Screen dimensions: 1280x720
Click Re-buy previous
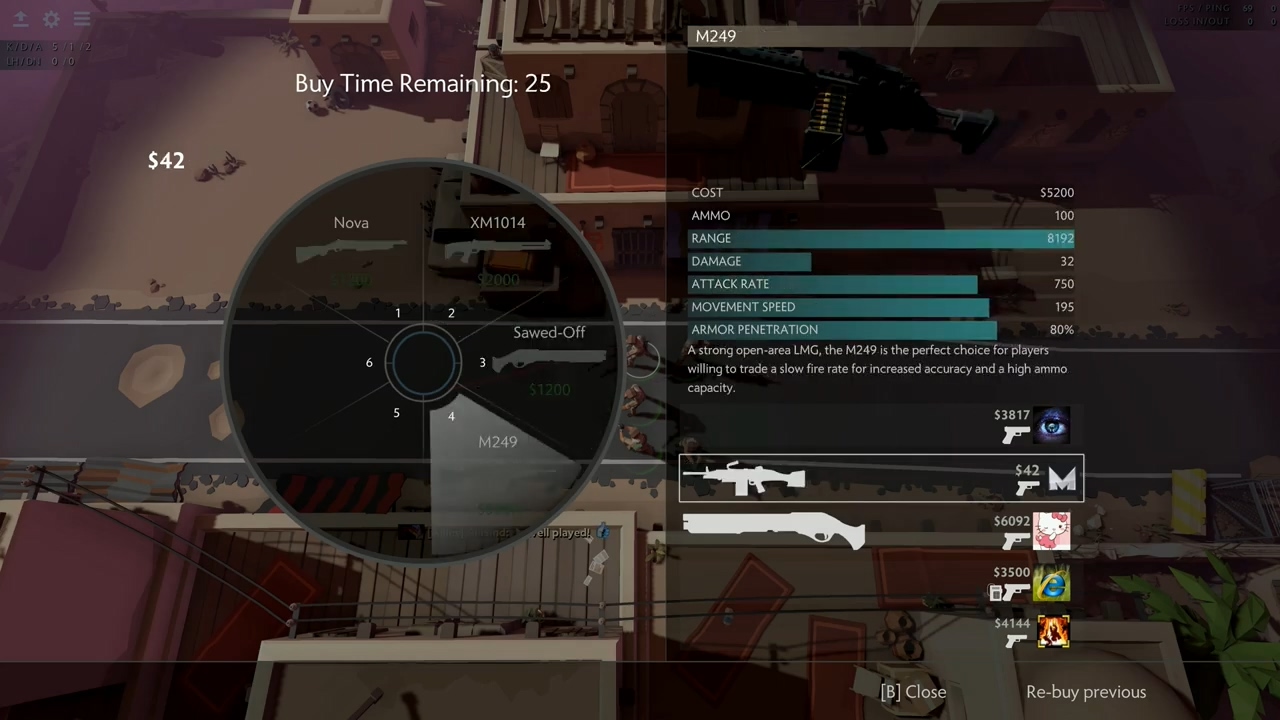pyautogui.click(x=1085, y=692)
